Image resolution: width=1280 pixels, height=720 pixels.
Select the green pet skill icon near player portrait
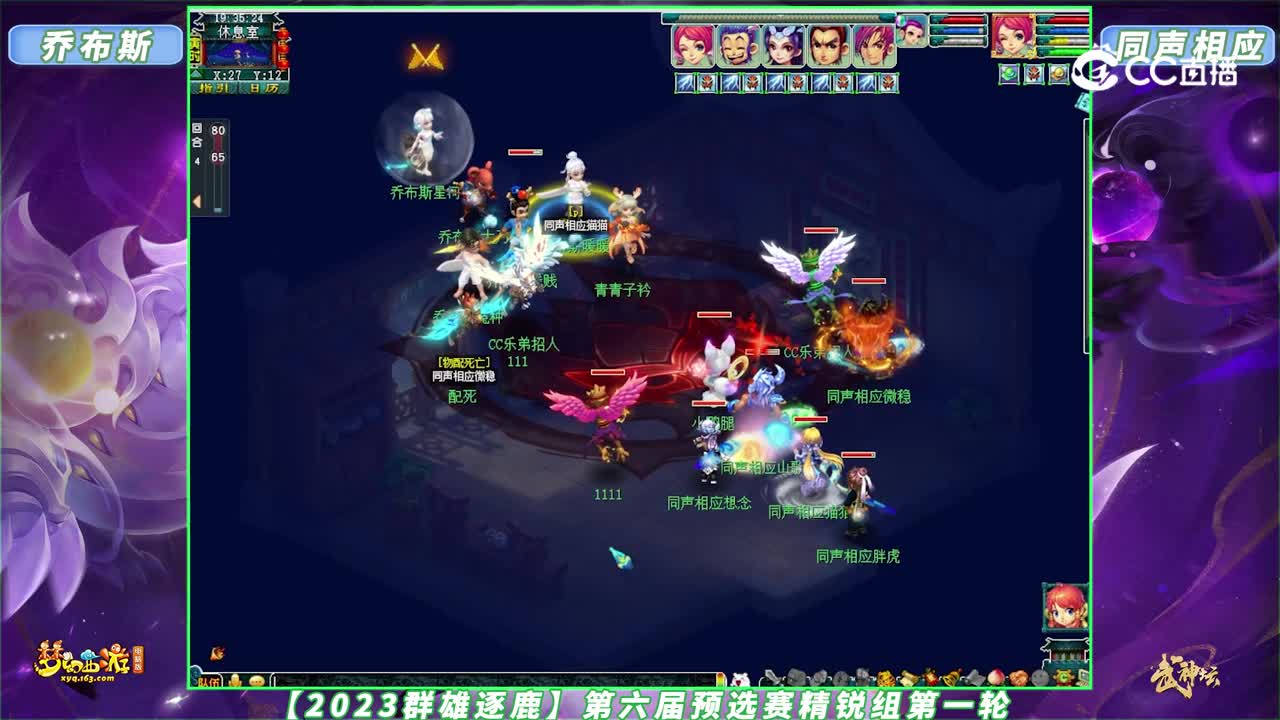[x=1007, y=75]
